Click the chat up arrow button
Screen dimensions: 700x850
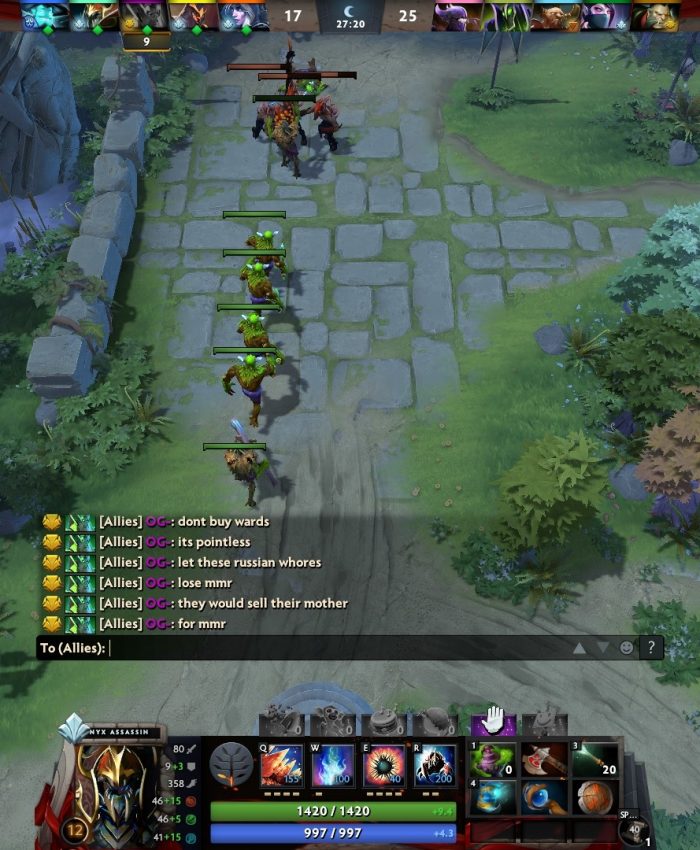[579, 648]
